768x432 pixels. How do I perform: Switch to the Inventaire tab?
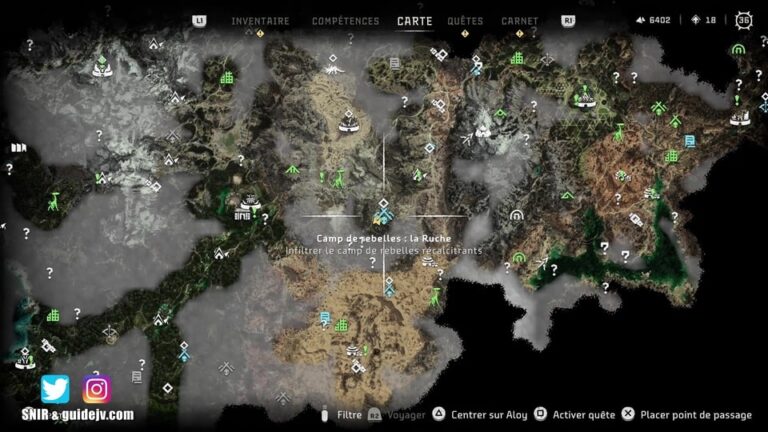click(x=260, y=20)
